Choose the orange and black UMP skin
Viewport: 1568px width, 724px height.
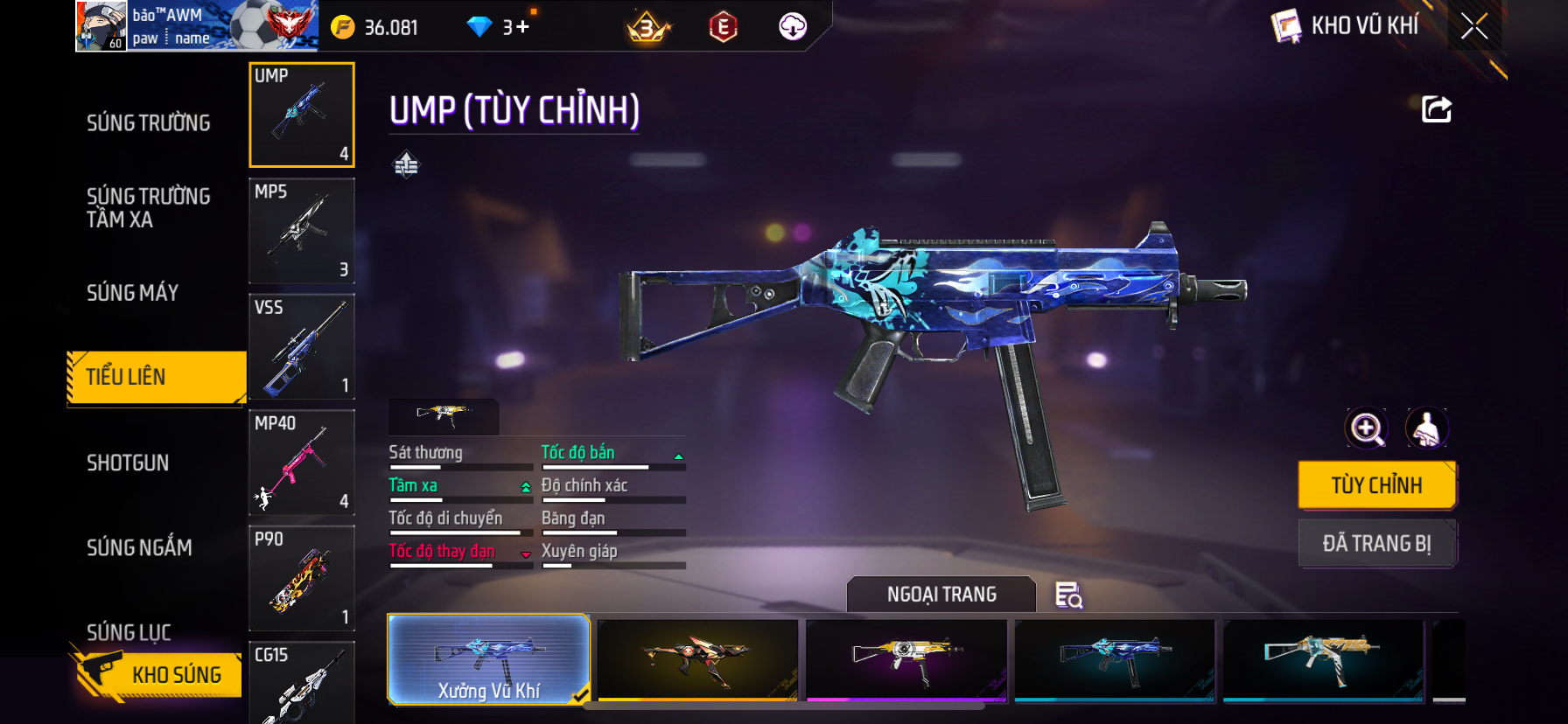pyautogui.click(x=697, y=659)
